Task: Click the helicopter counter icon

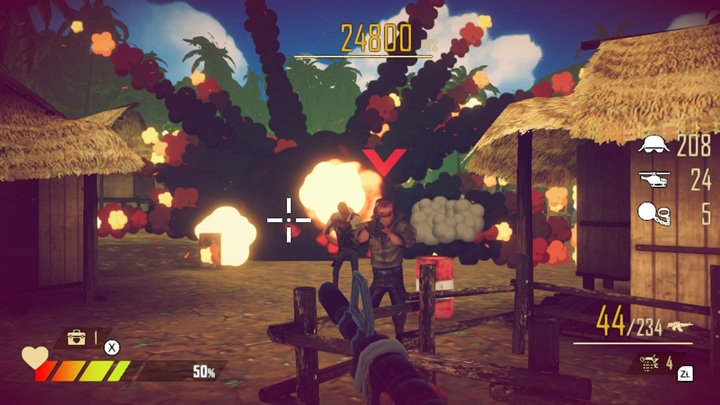Action: [654, 181]
